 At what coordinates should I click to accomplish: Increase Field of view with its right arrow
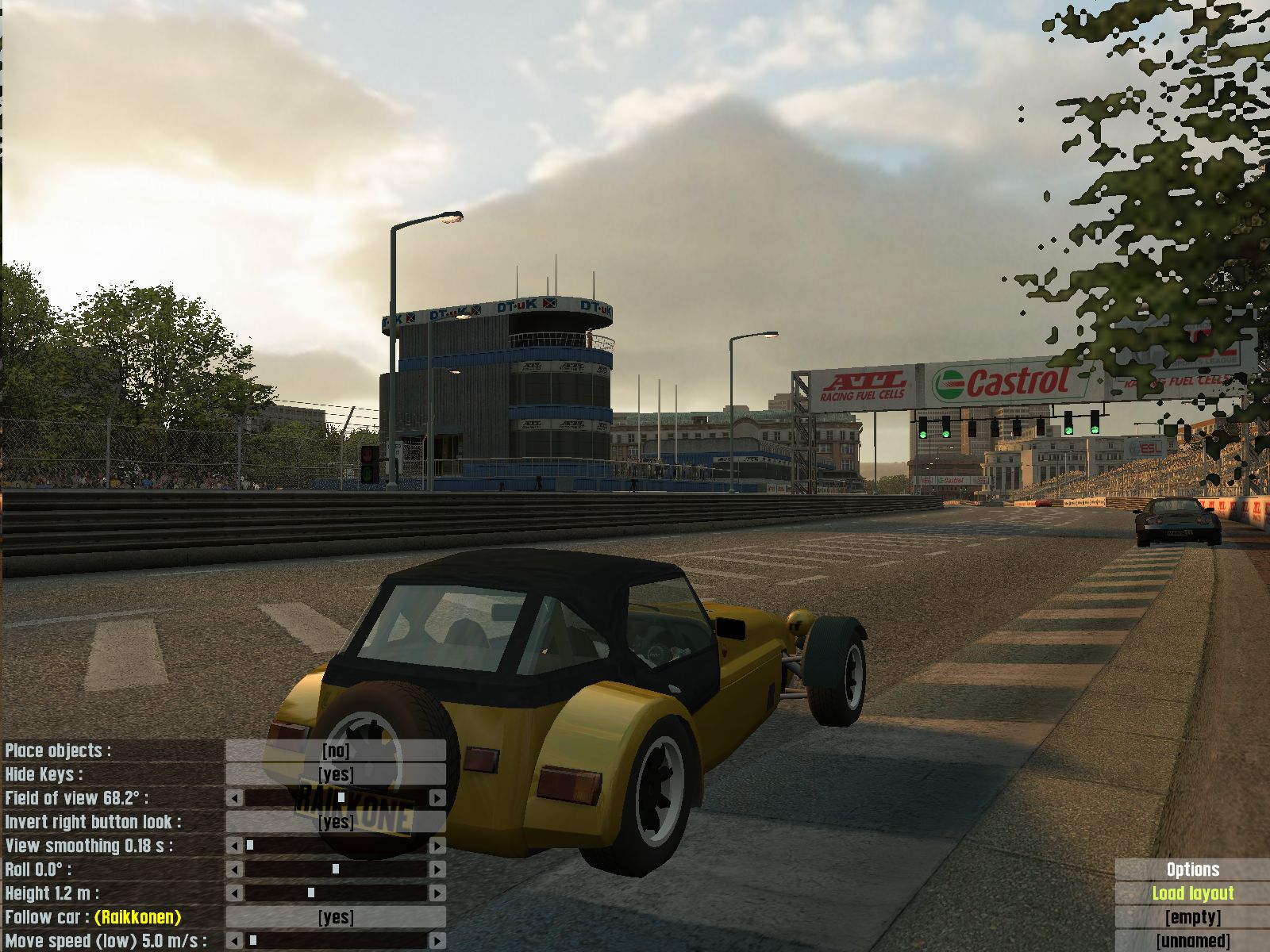click(x=437, y=798)
